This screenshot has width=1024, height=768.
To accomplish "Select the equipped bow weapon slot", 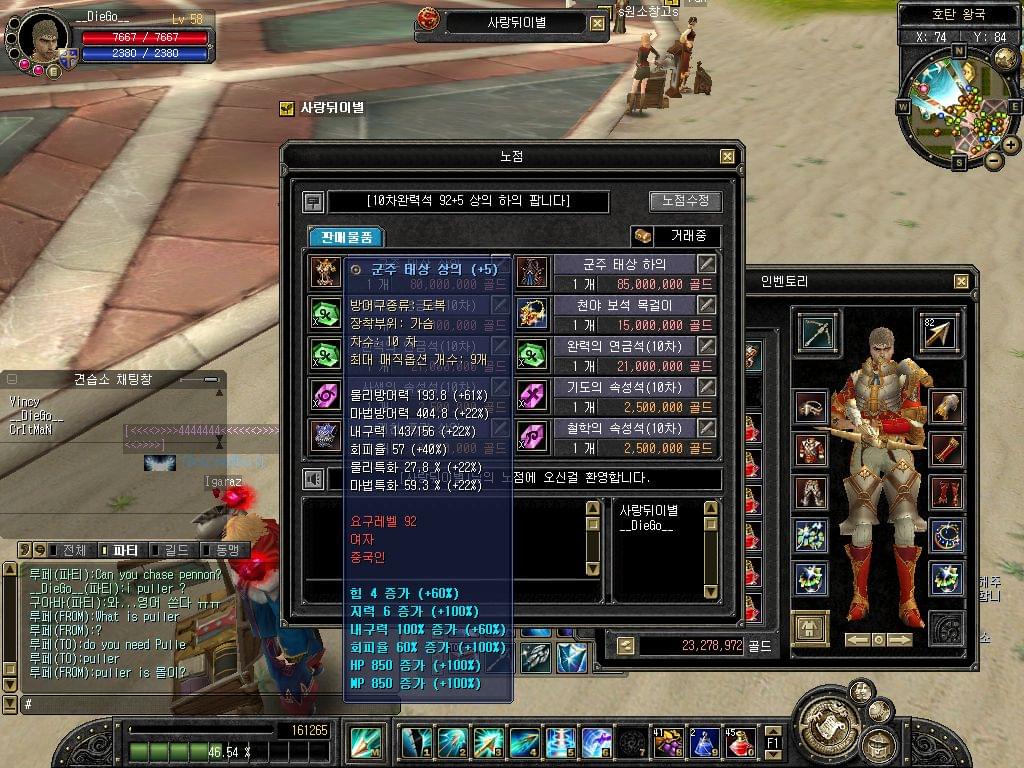I will pyautogui.click(x=818, y=333).
